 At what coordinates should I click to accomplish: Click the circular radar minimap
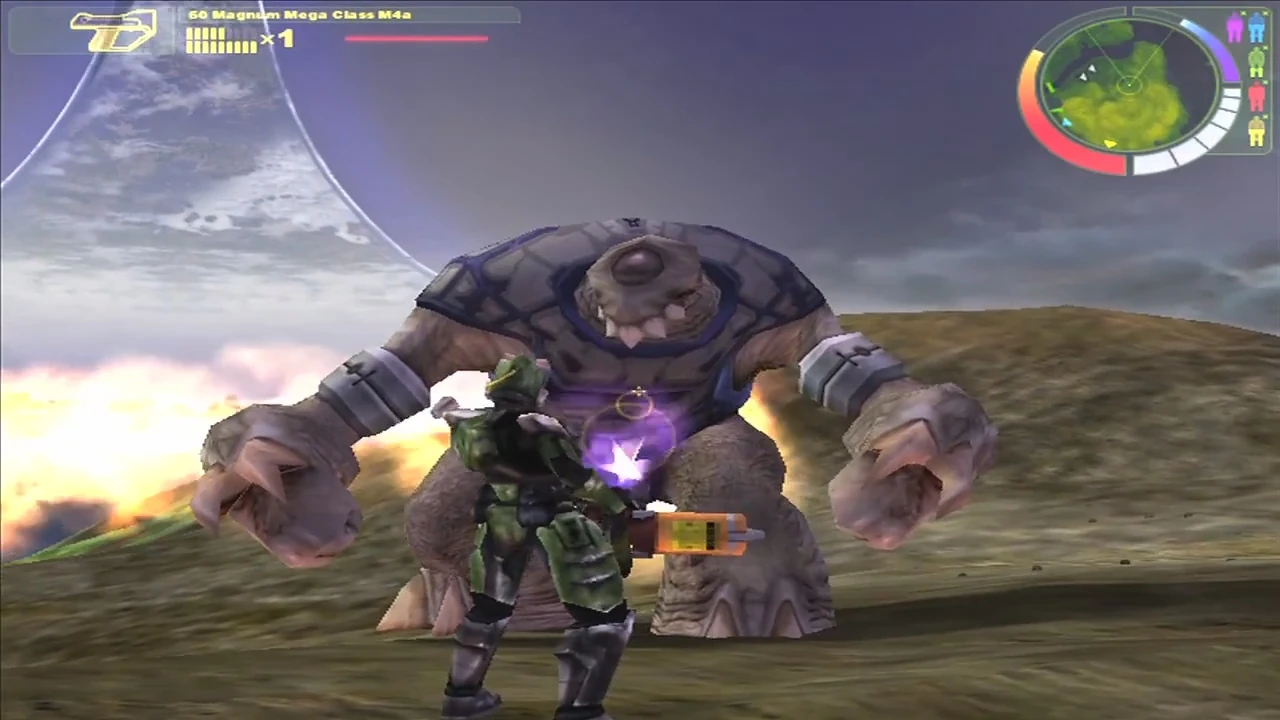(x=1129, y=86)
